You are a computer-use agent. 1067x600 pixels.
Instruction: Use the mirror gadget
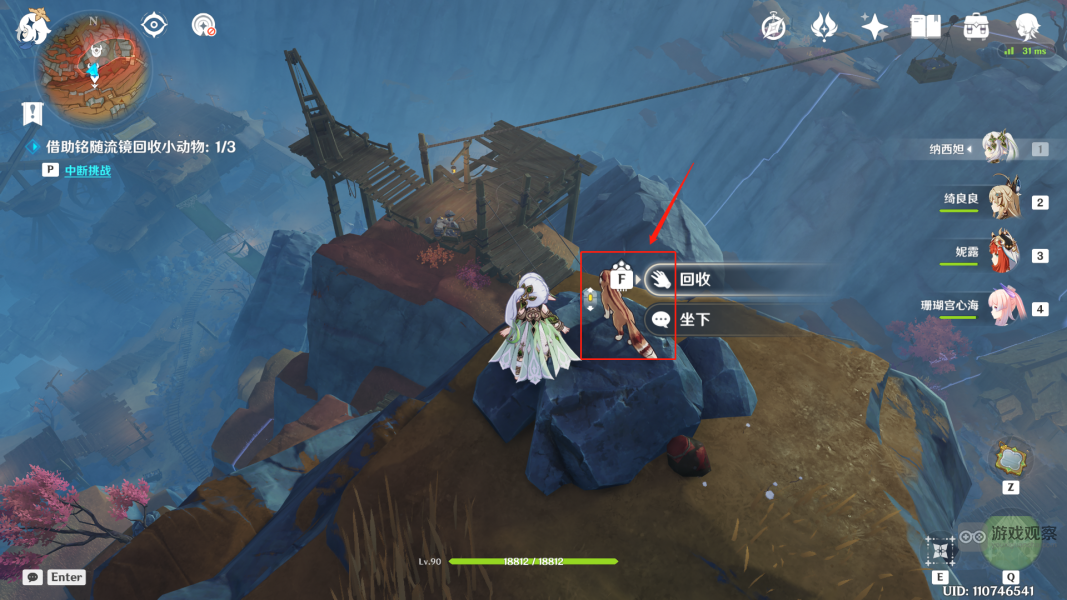(1010, 460)
